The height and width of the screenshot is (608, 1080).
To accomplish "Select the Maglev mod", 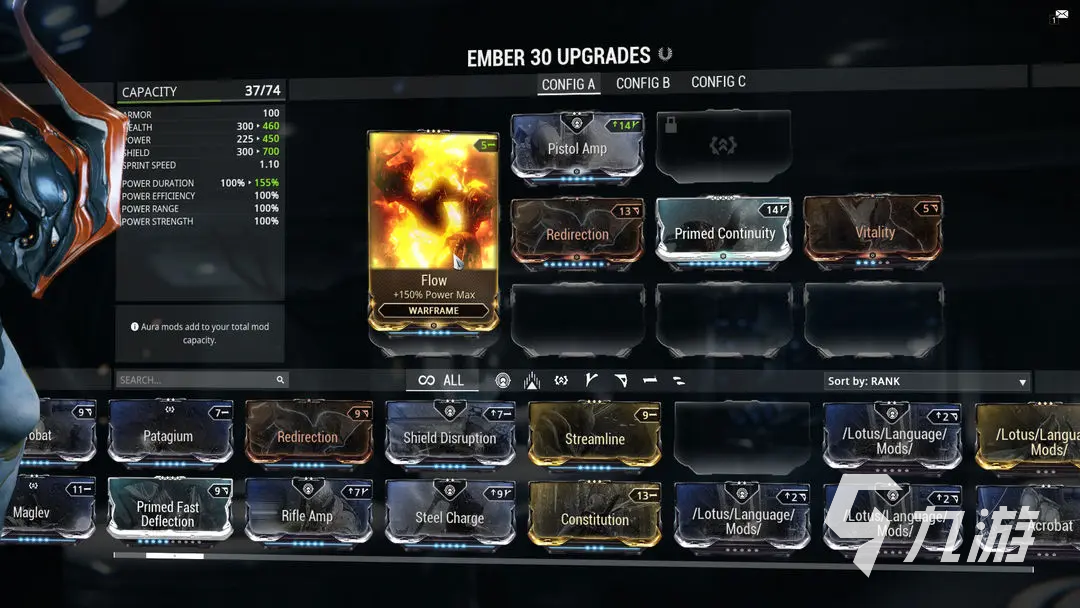I will pos(40,512).
